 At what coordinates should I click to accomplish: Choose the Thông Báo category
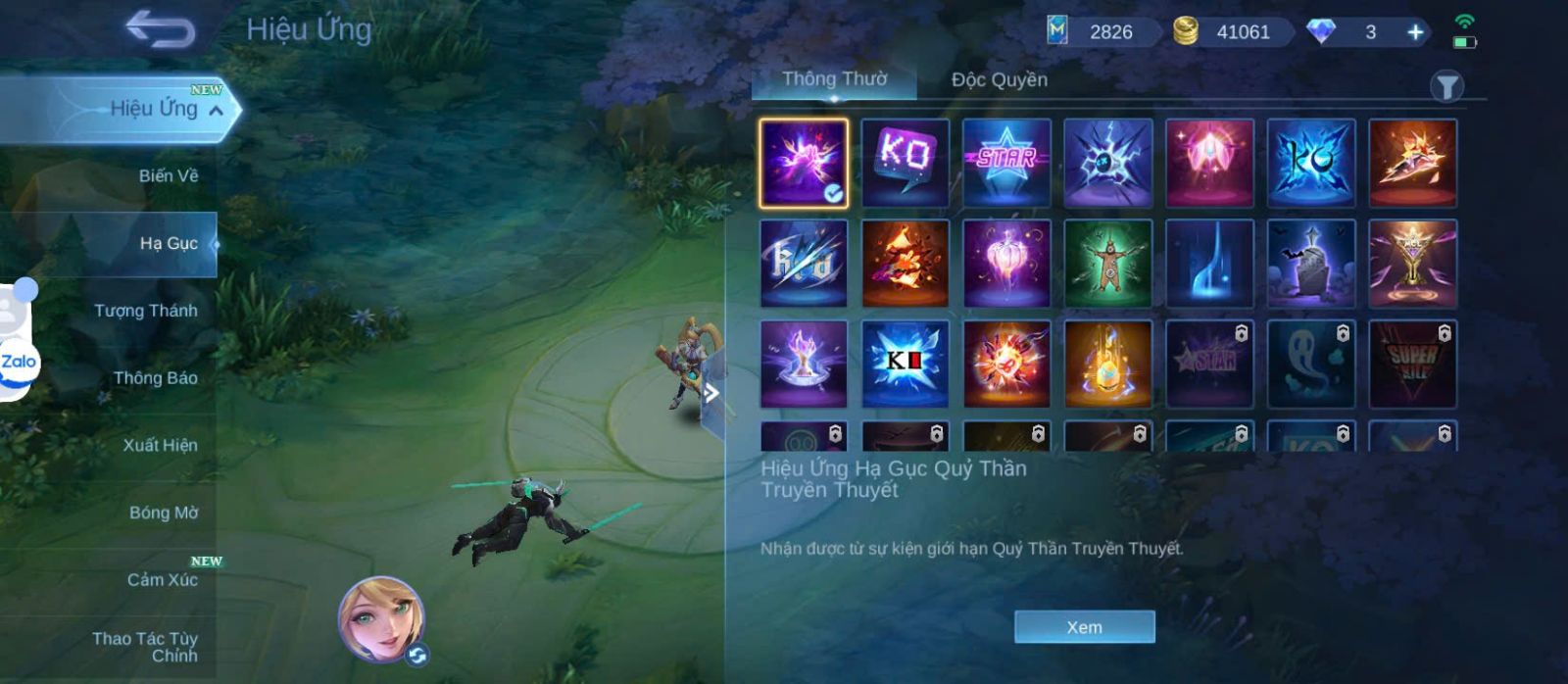[155, 378]
